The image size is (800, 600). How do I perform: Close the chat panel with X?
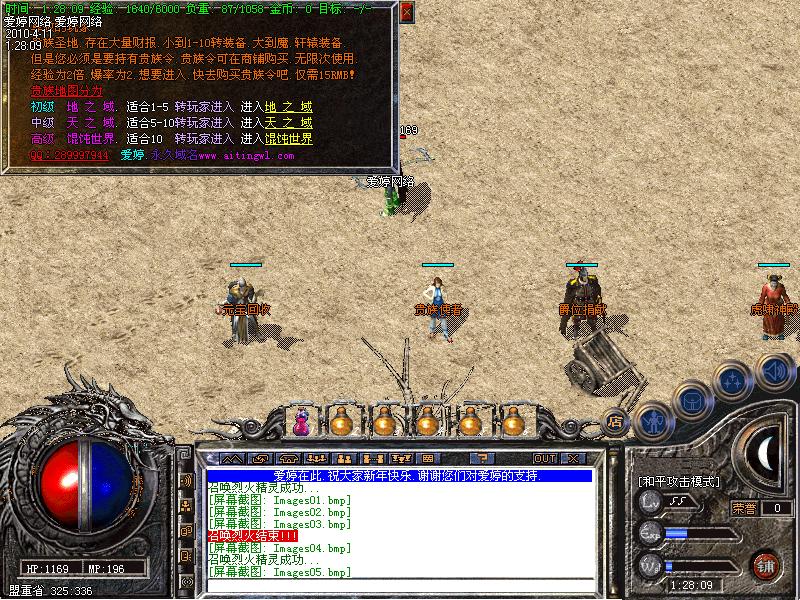point(573,459)
